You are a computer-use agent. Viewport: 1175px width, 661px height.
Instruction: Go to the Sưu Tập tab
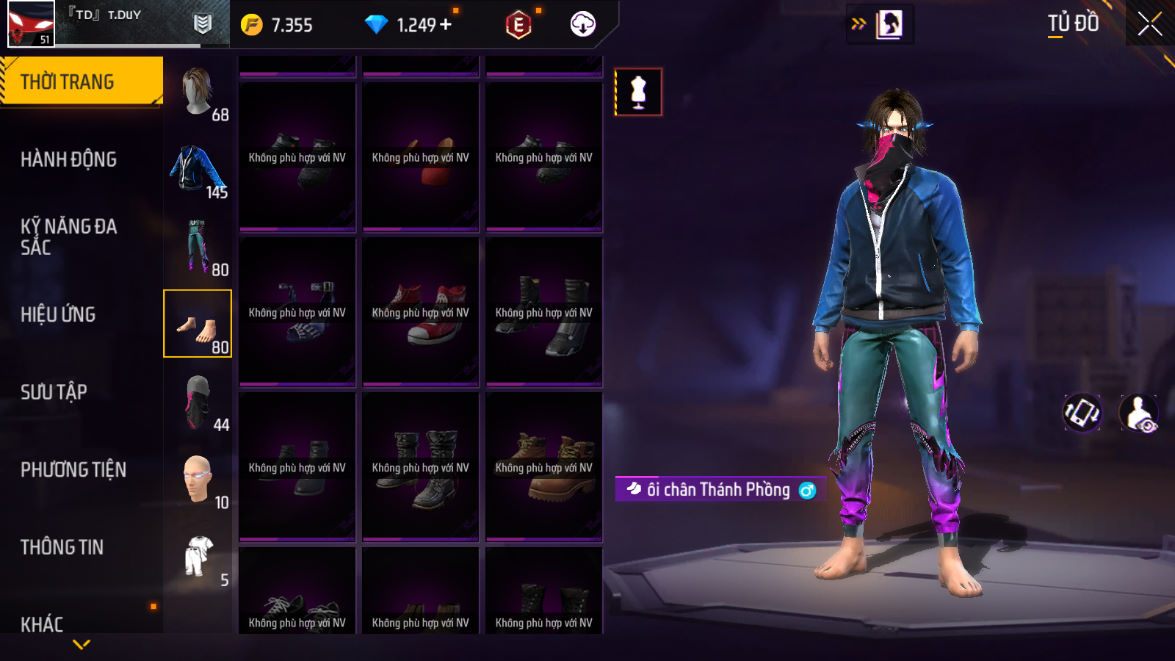click(x=54, y=392)
